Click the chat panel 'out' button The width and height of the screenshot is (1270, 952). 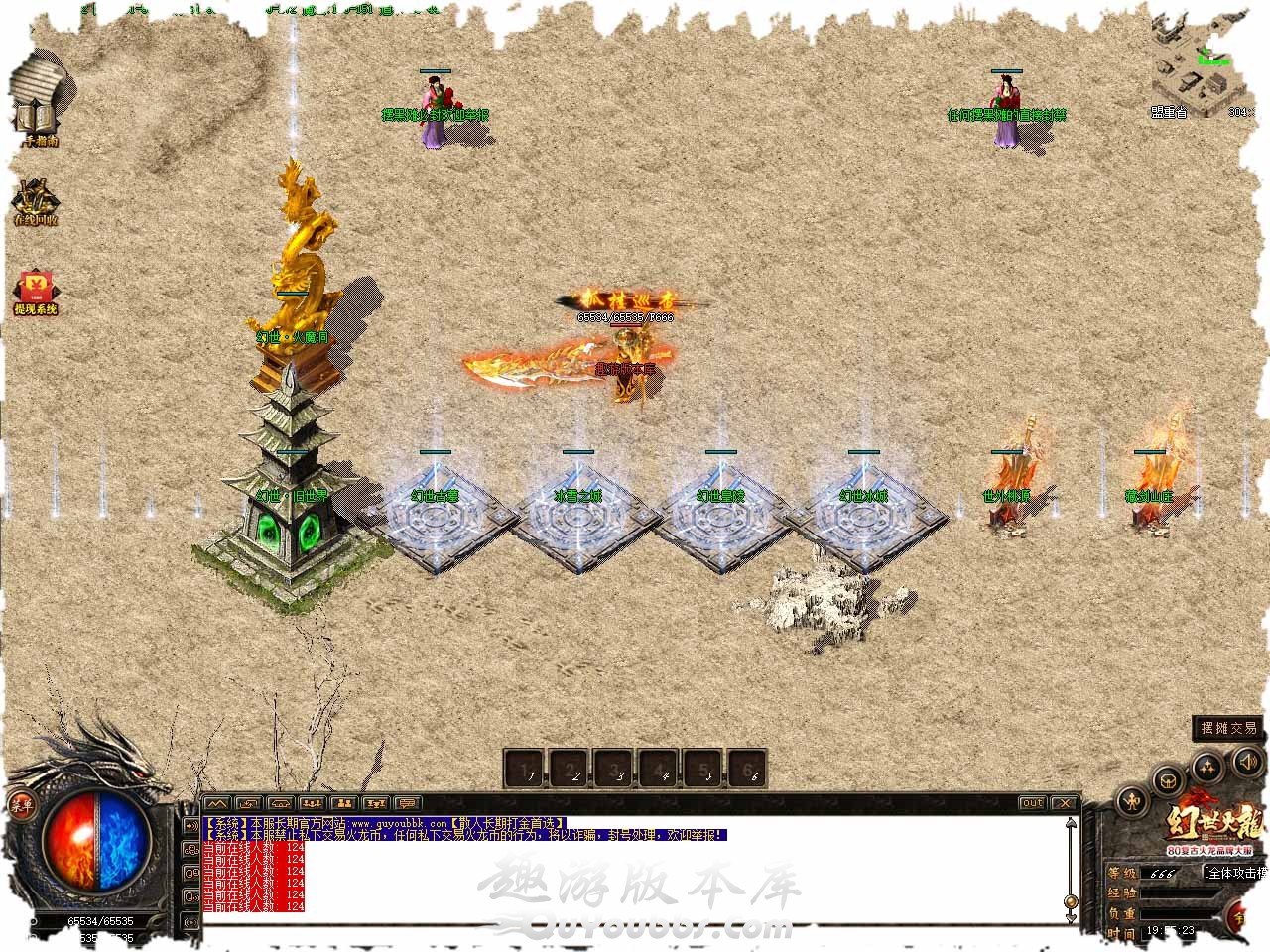(x=1033, y=803)
